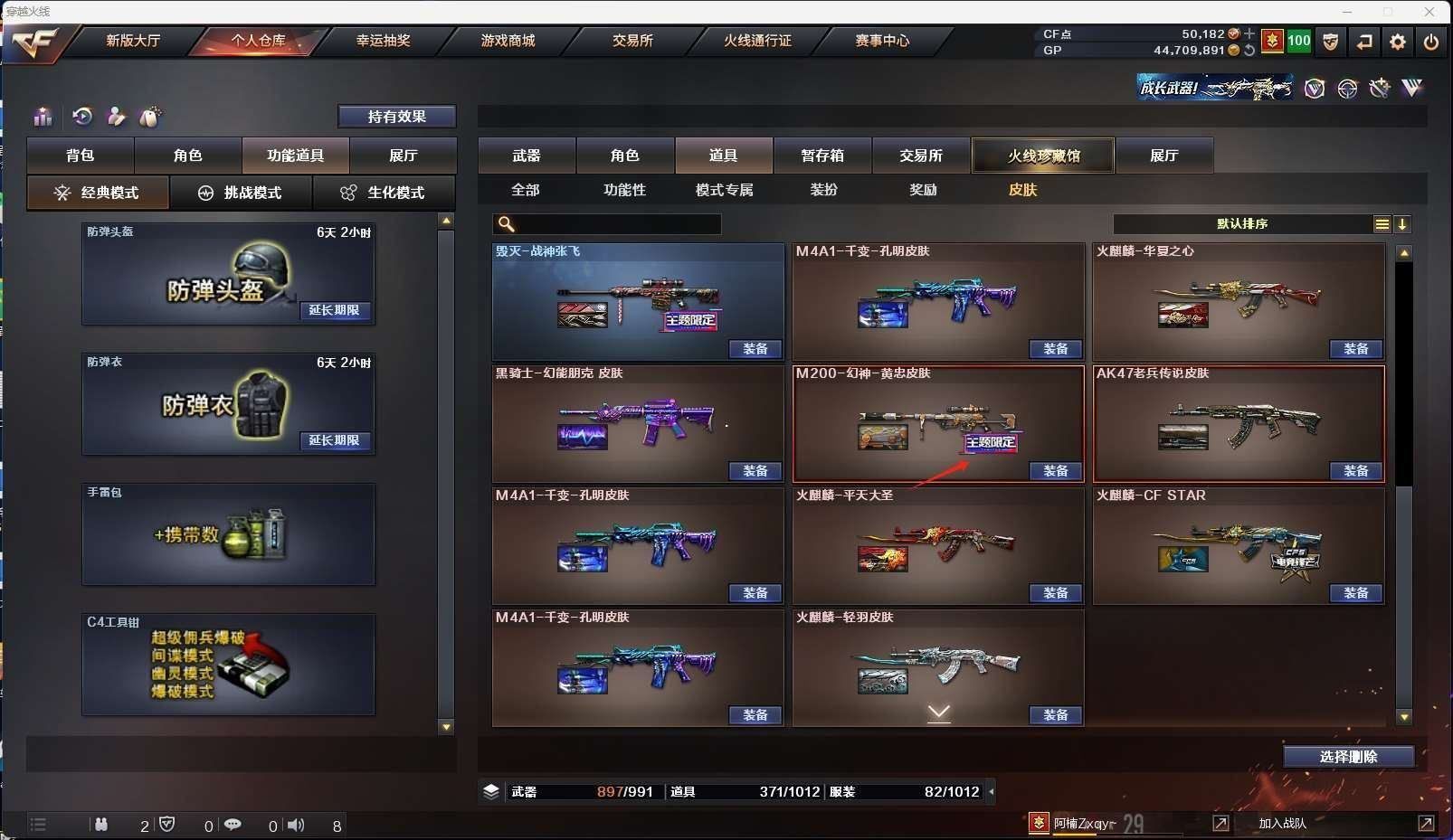The width and height of the screenshot is (1453, 840).
Task: Open the 新版大厅 lobby tab
Action: pyautogui.click(x=133, y=41)
